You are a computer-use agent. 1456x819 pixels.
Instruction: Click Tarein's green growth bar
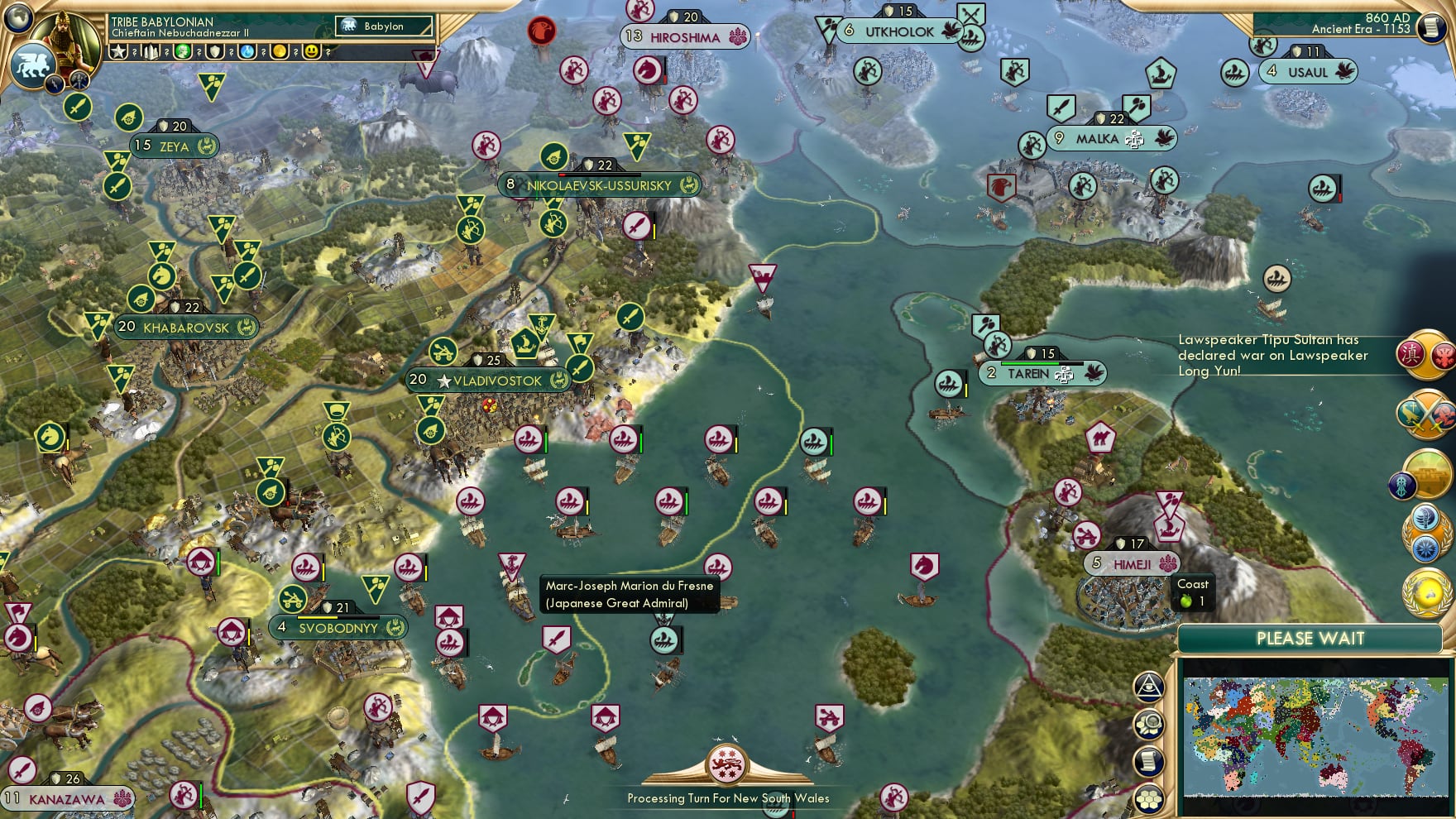click(x=1030, y=362)
